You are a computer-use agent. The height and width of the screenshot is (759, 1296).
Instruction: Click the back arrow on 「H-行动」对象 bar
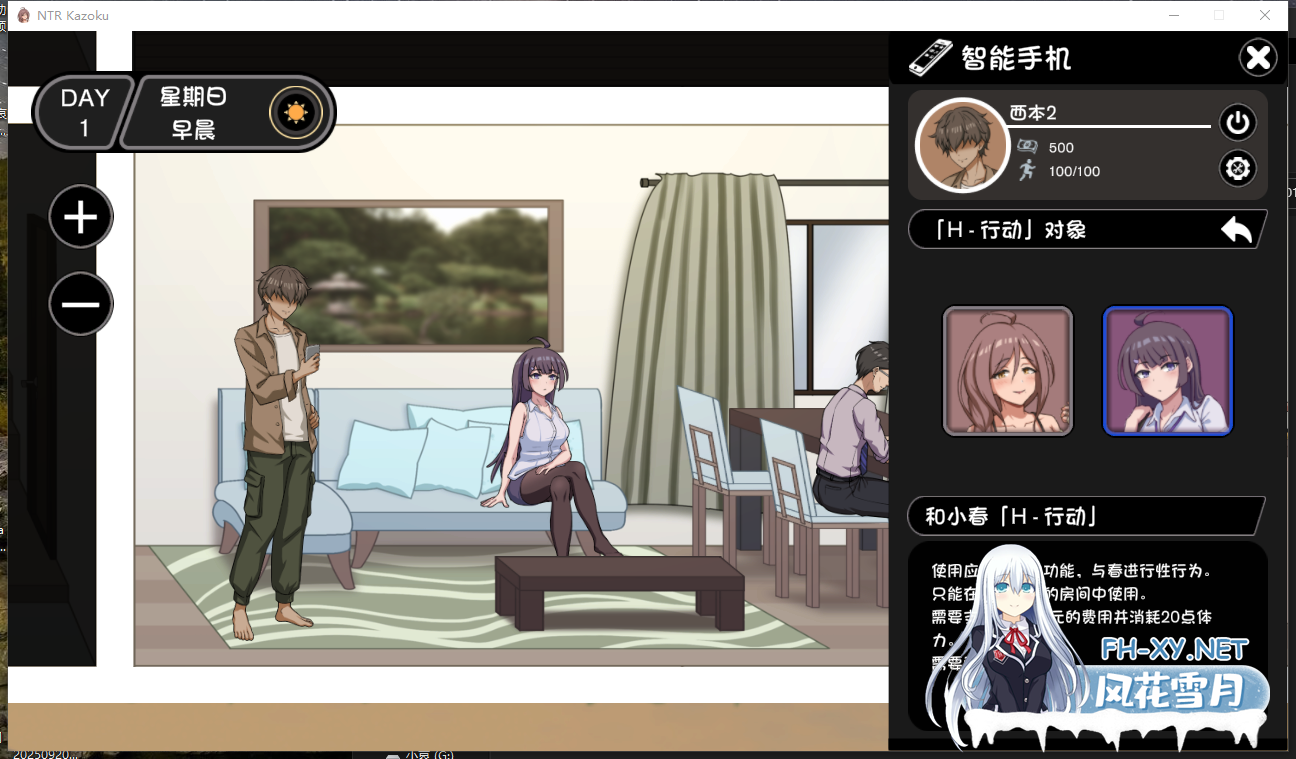(1236, 229)
